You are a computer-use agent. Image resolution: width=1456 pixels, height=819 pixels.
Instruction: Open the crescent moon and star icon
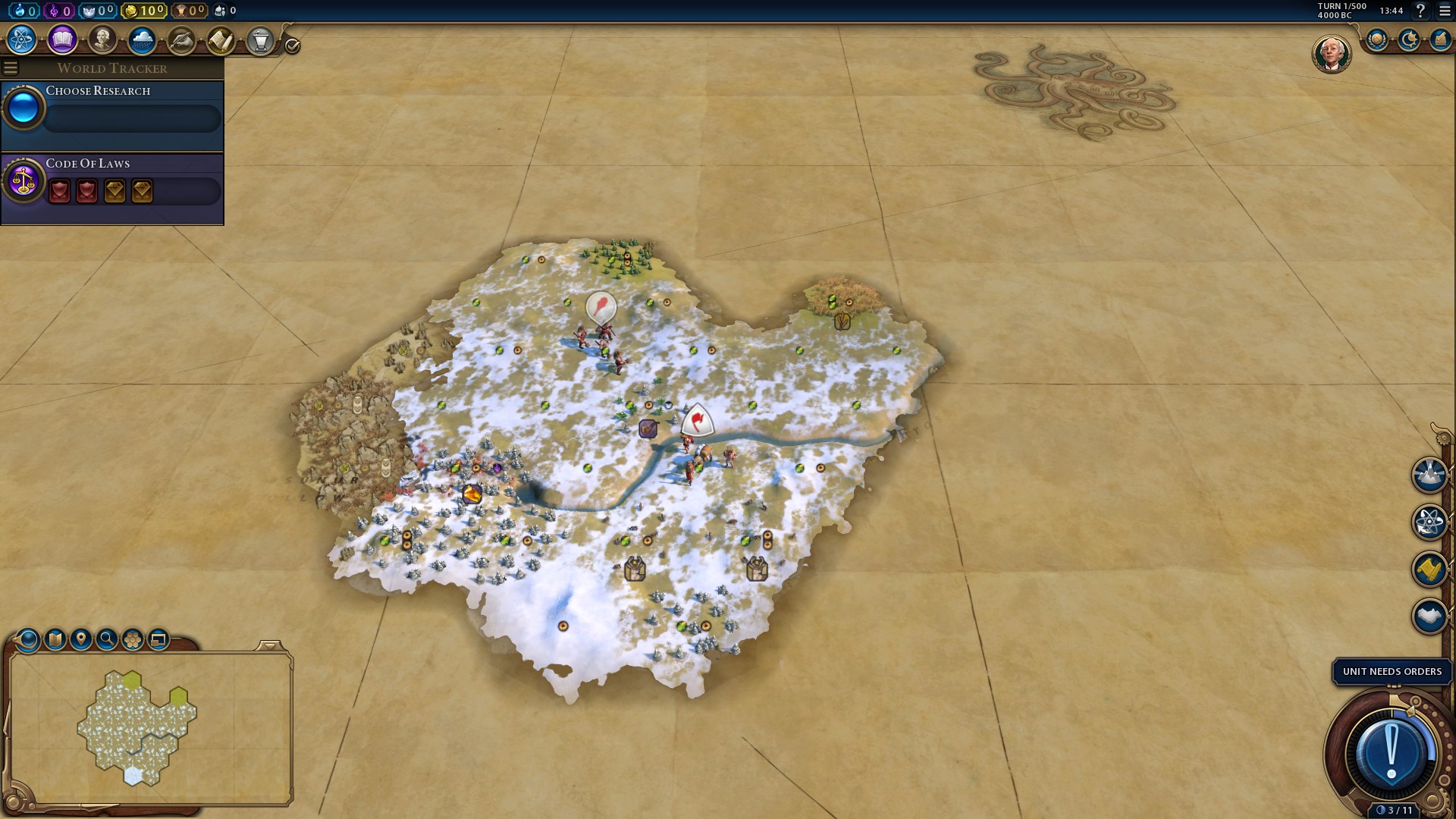tap(1409, 39)
